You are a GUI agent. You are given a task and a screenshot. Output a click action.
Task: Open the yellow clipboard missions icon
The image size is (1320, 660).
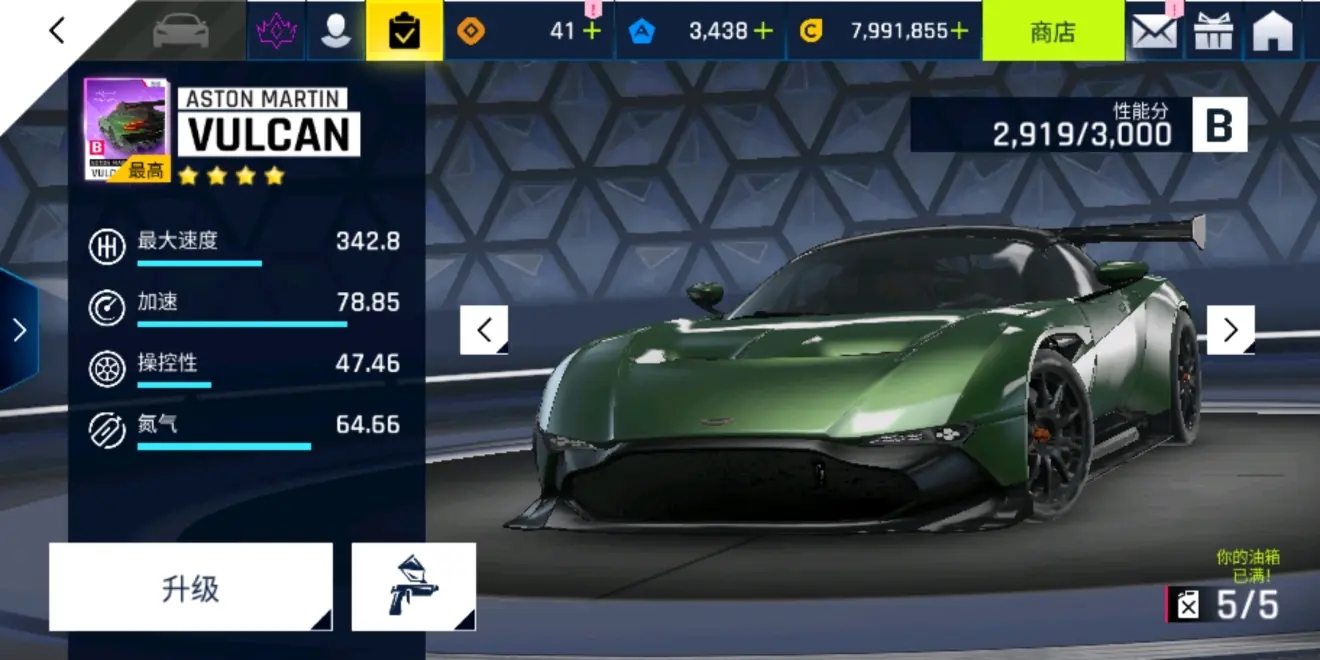pos(404,31)
